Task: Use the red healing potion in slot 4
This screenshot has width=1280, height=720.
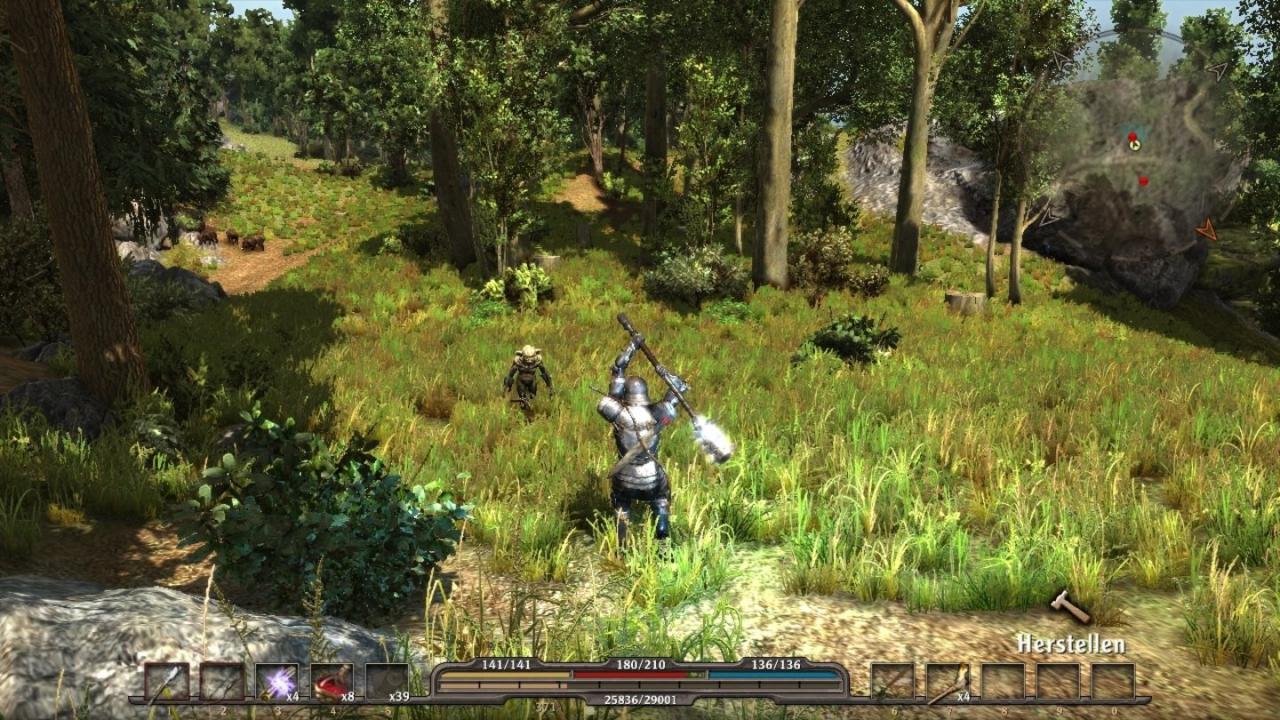Action: pyautogui.click(x=331, y=679)
